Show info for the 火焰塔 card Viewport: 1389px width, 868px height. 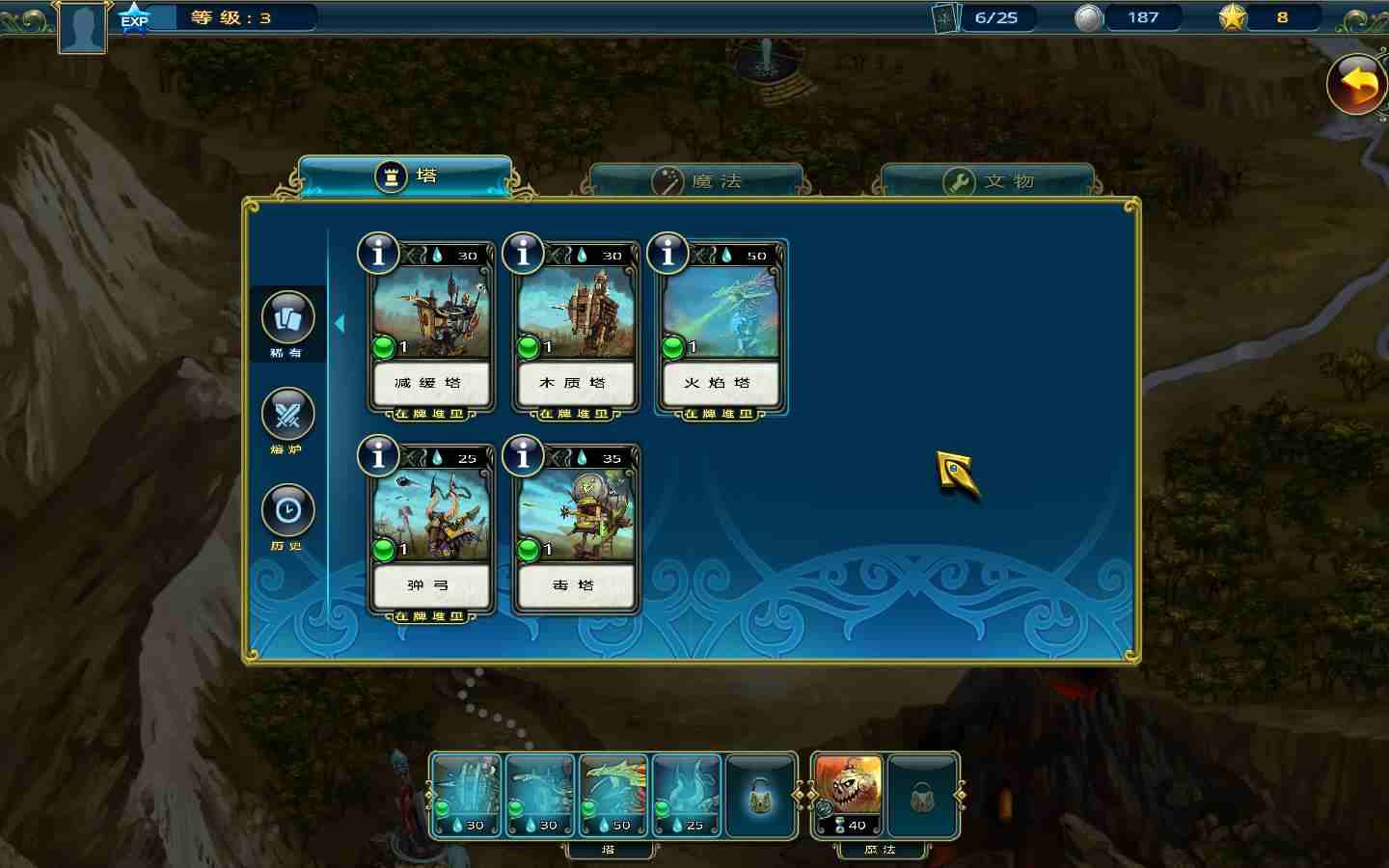667,254
